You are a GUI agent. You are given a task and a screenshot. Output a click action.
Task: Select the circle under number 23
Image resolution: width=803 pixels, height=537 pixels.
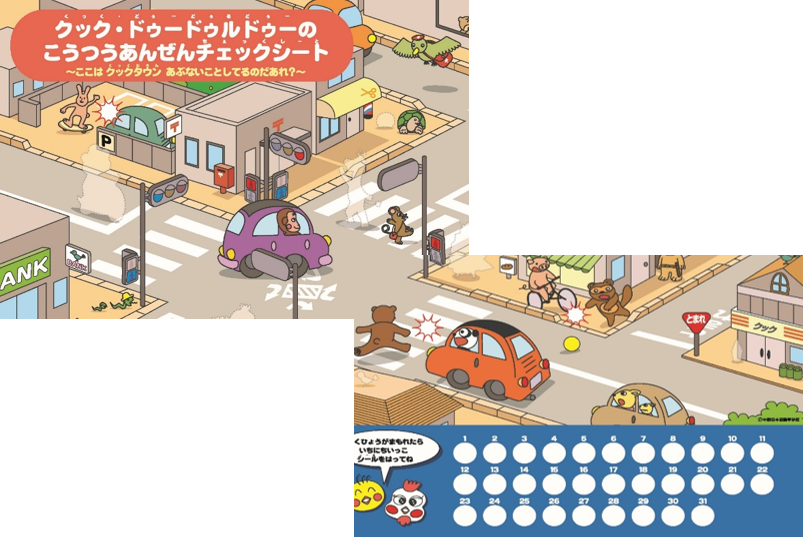(465, 516)
